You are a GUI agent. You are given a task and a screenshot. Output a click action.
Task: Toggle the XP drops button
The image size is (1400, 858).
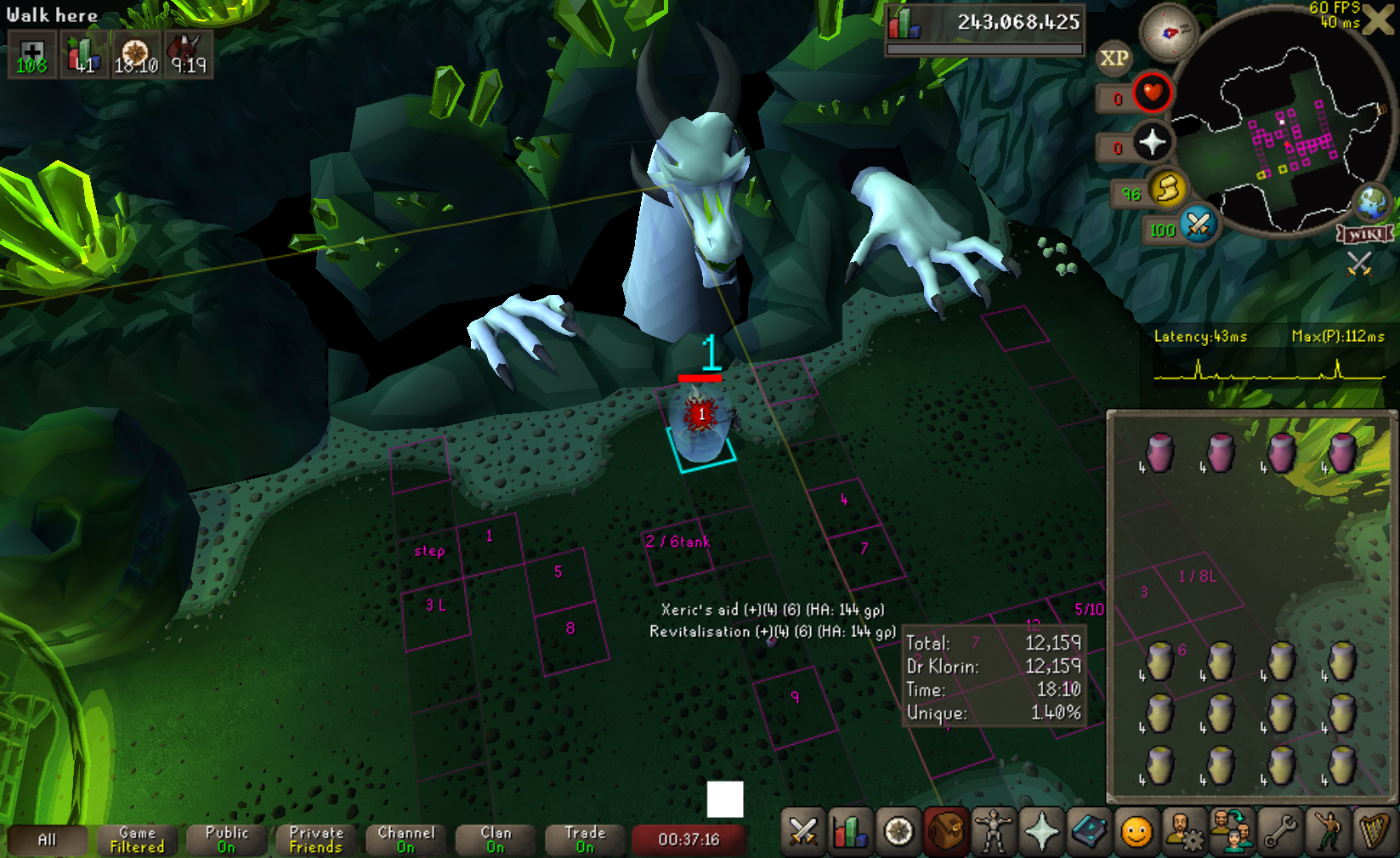(x=1114, y=59)
